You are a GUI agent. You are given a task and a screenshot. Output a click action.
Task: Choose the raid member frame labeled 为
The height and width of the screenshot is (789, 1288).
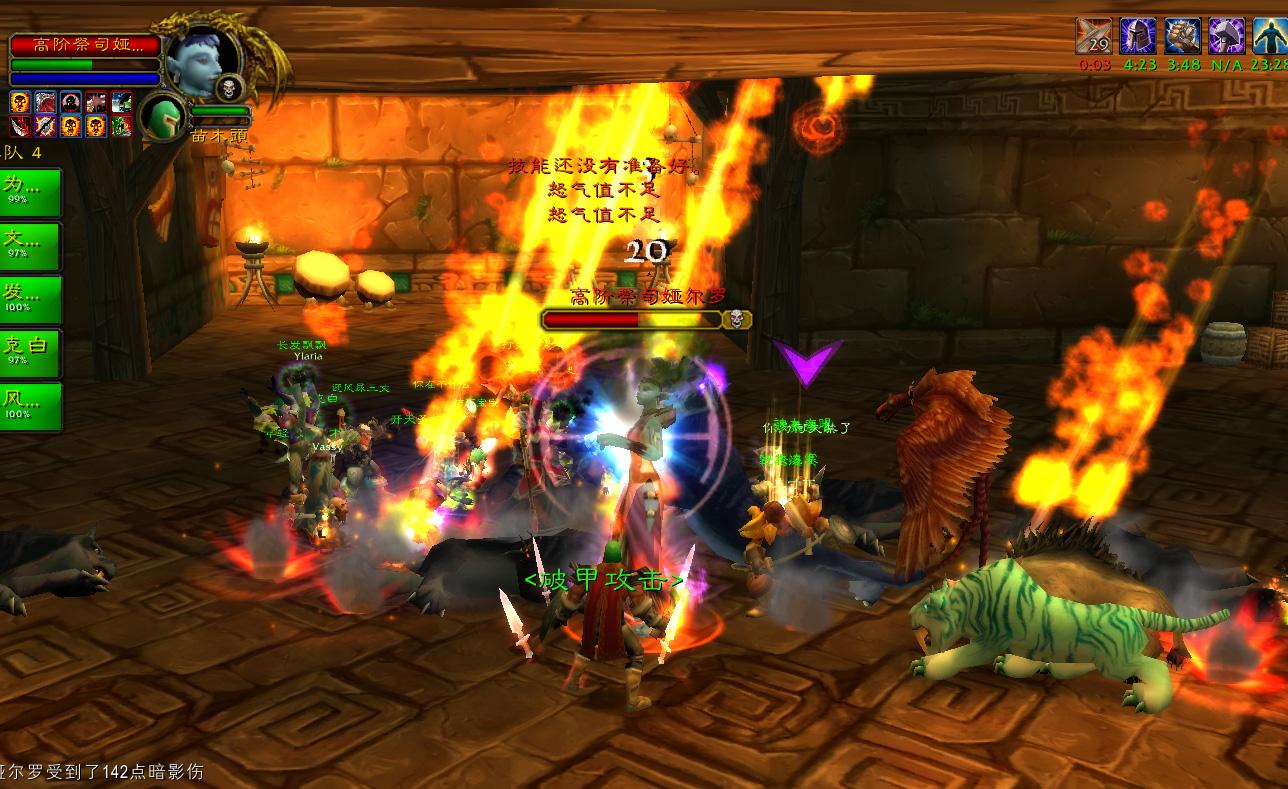[31, 191]
